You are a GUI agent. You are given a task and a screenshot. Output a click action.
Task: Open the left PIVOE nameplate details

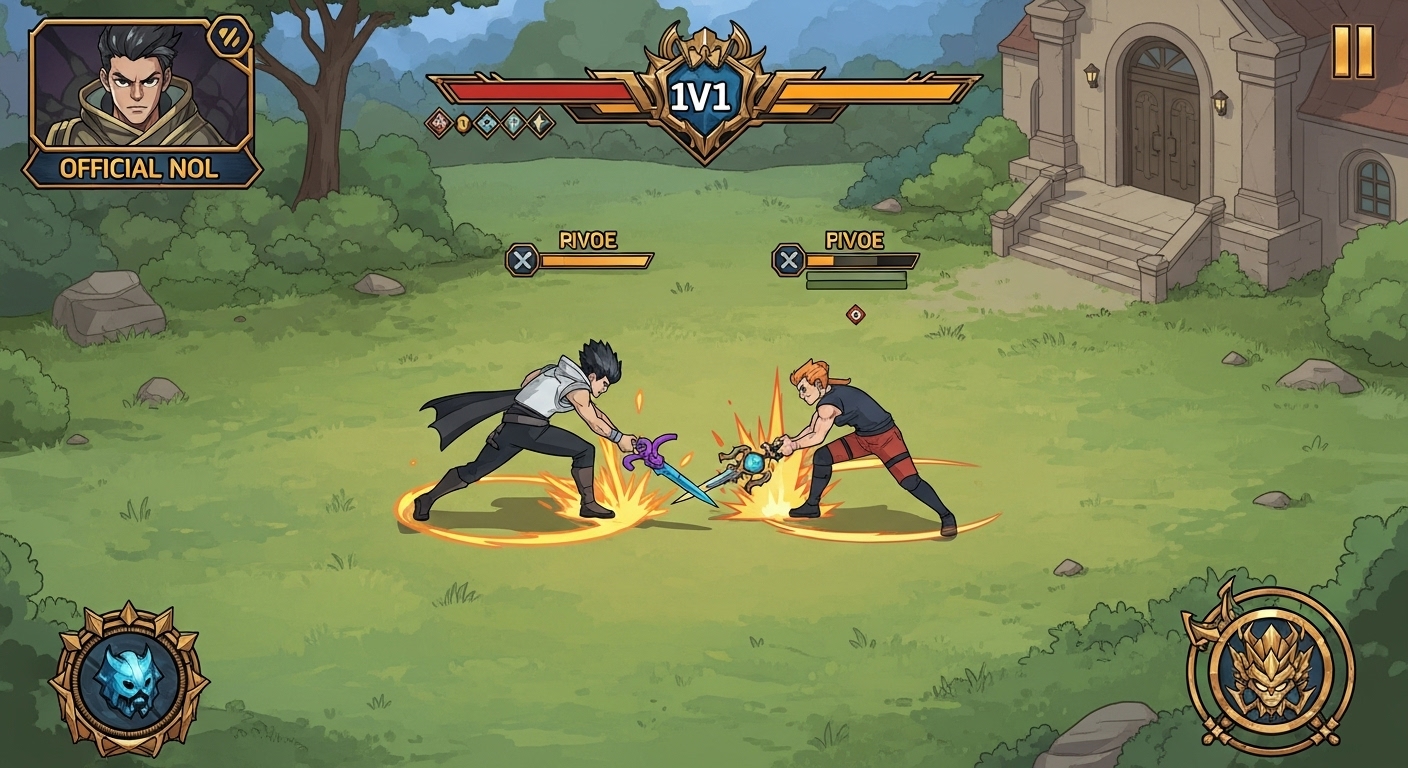(589, 240)
